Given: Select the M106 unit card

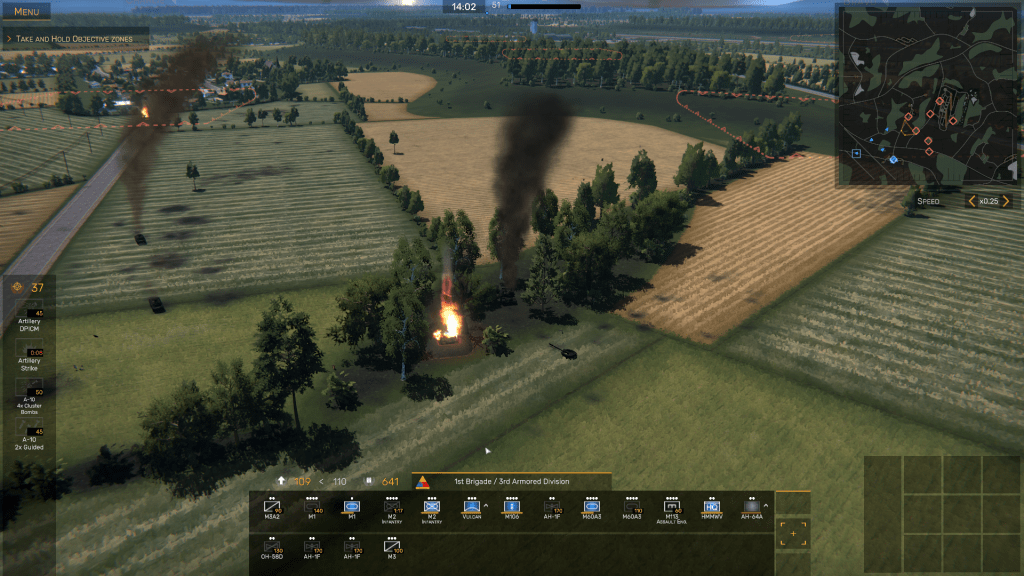Looking at the screenshot, I should pyautogui.click(x=512, y=509).
